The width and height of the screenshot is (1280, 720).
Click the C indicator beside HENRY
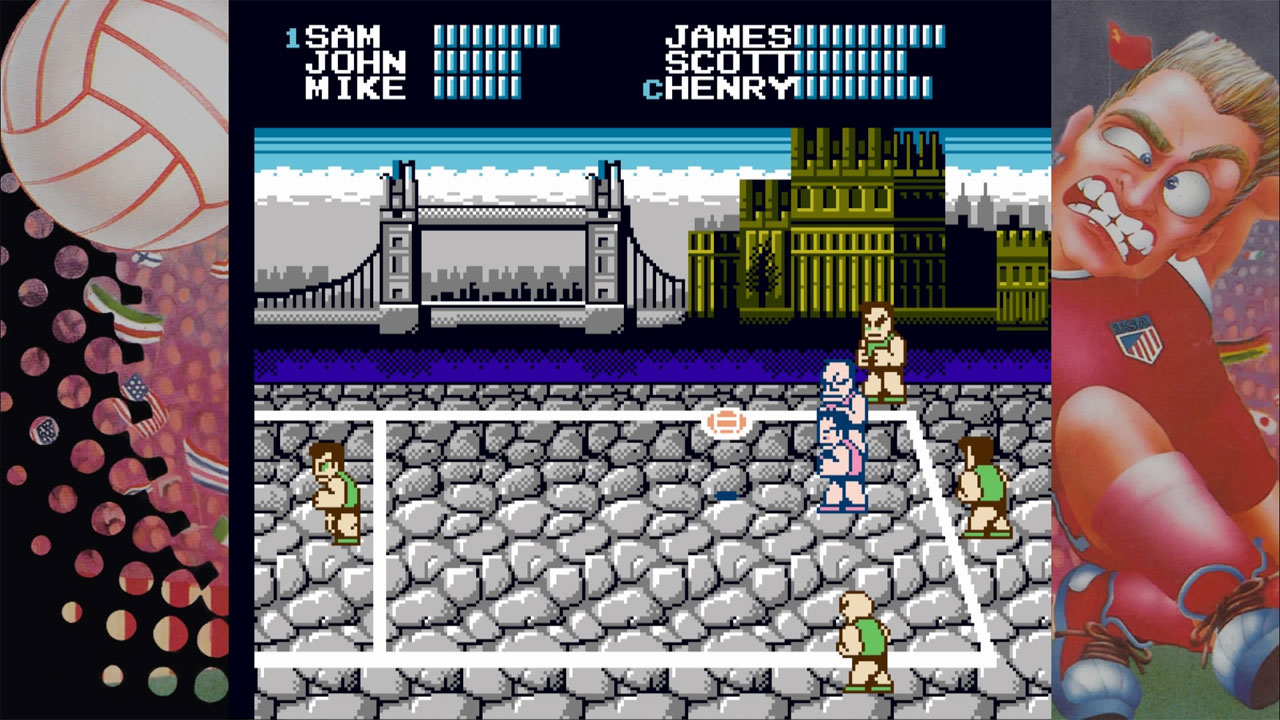[x=654, y=89]
